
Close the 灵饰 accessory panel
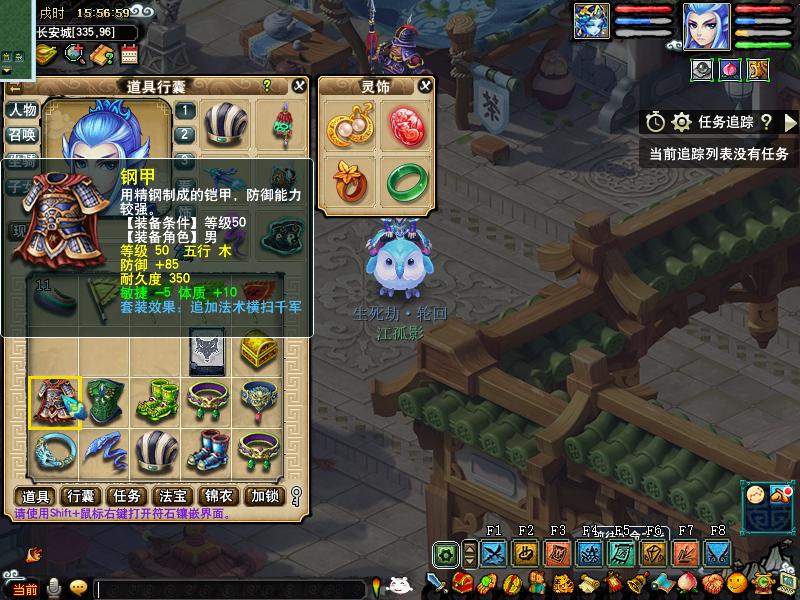pyautogui.click(x=425, y=86)
